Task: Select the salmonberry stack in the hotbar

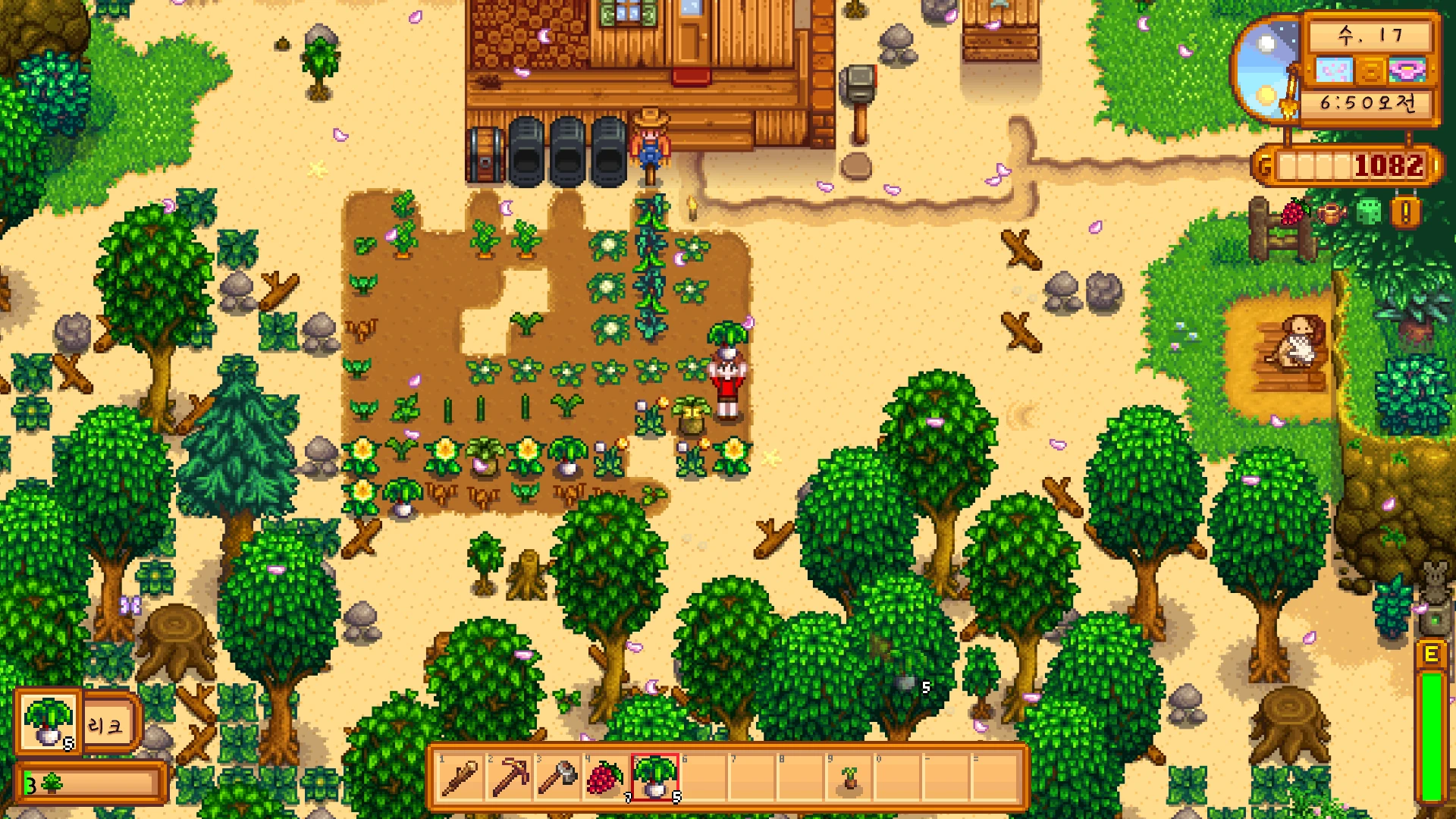Action: click(605, 777)
